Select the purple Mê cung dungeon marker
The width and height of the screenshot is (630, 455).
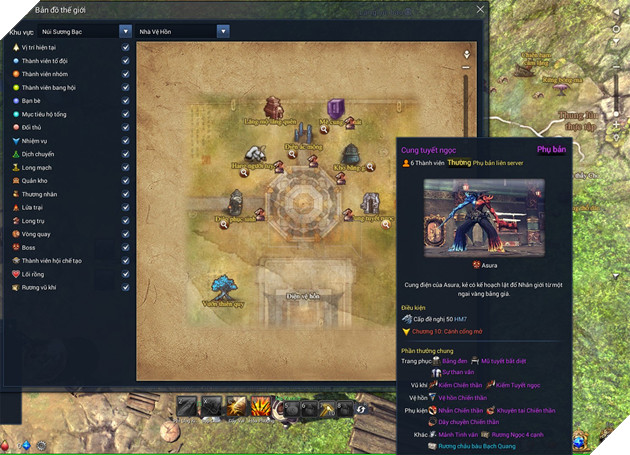(x=336, y=110)
